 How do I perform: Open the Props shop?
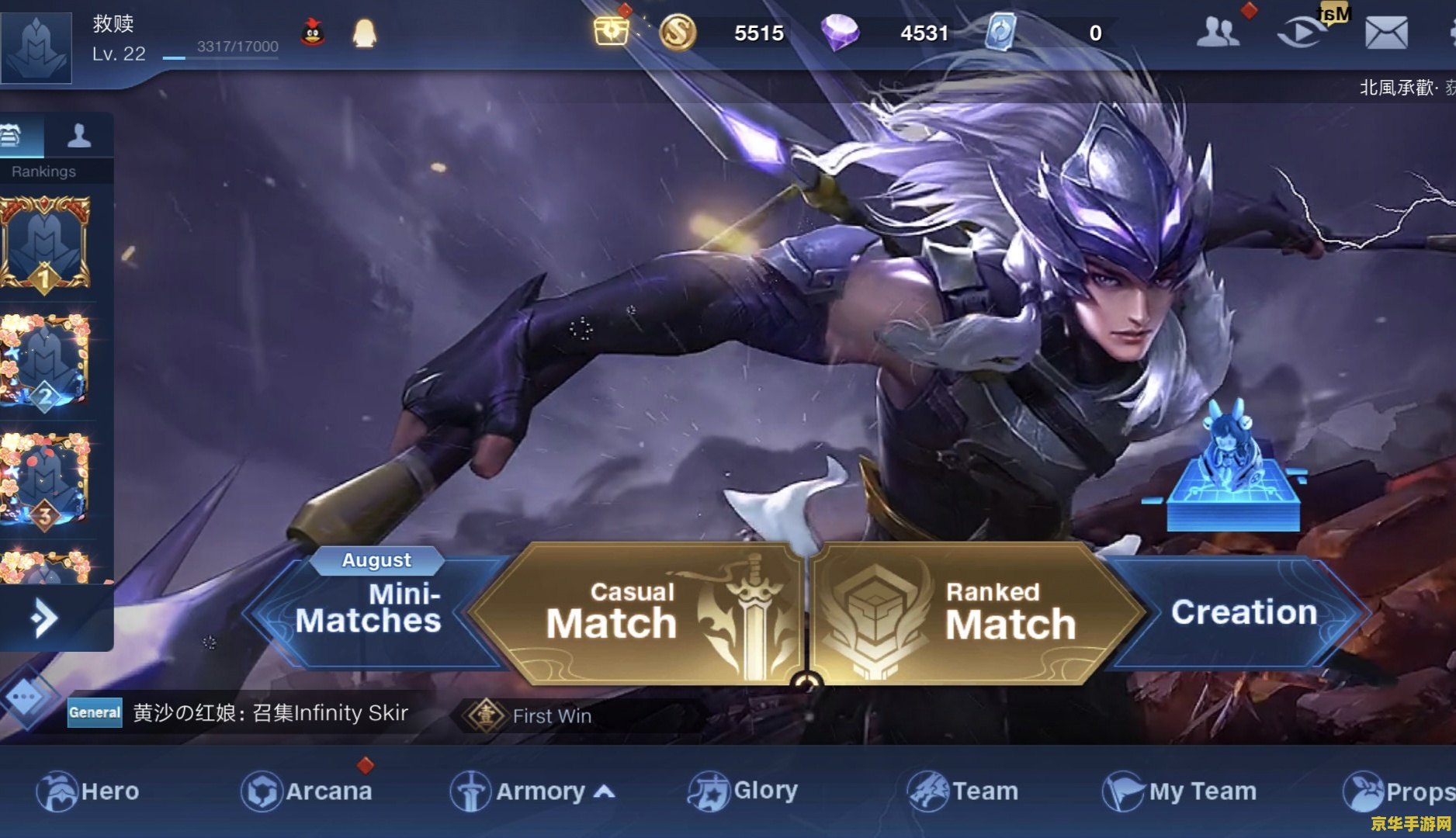click(1397, 791)
